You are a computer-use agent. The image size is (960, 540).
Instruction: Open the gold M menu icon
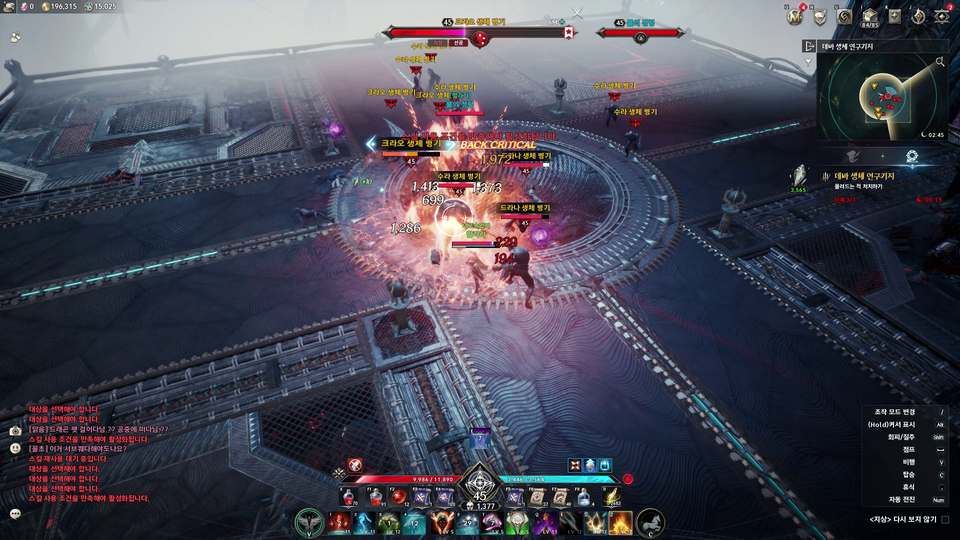click(796, 16)
